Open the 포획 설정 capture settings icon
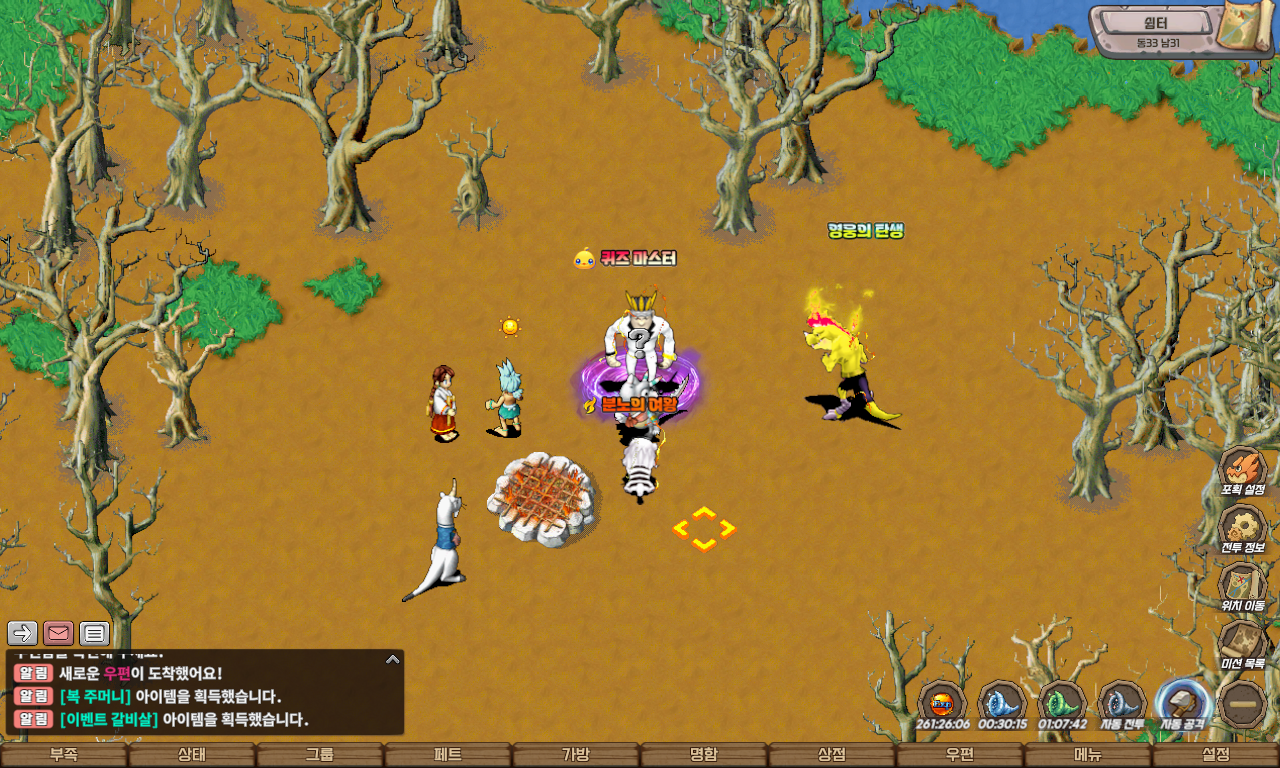Screen dimensions: 1280x768 click(1243, 469)
